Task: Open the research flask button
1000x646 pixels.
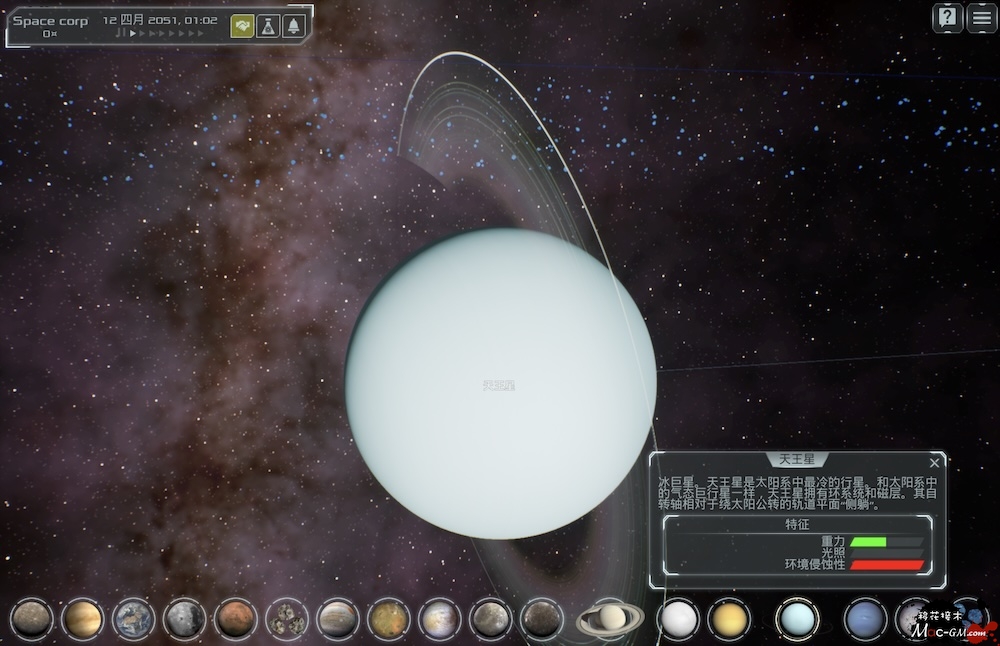Action: (267, 26)
